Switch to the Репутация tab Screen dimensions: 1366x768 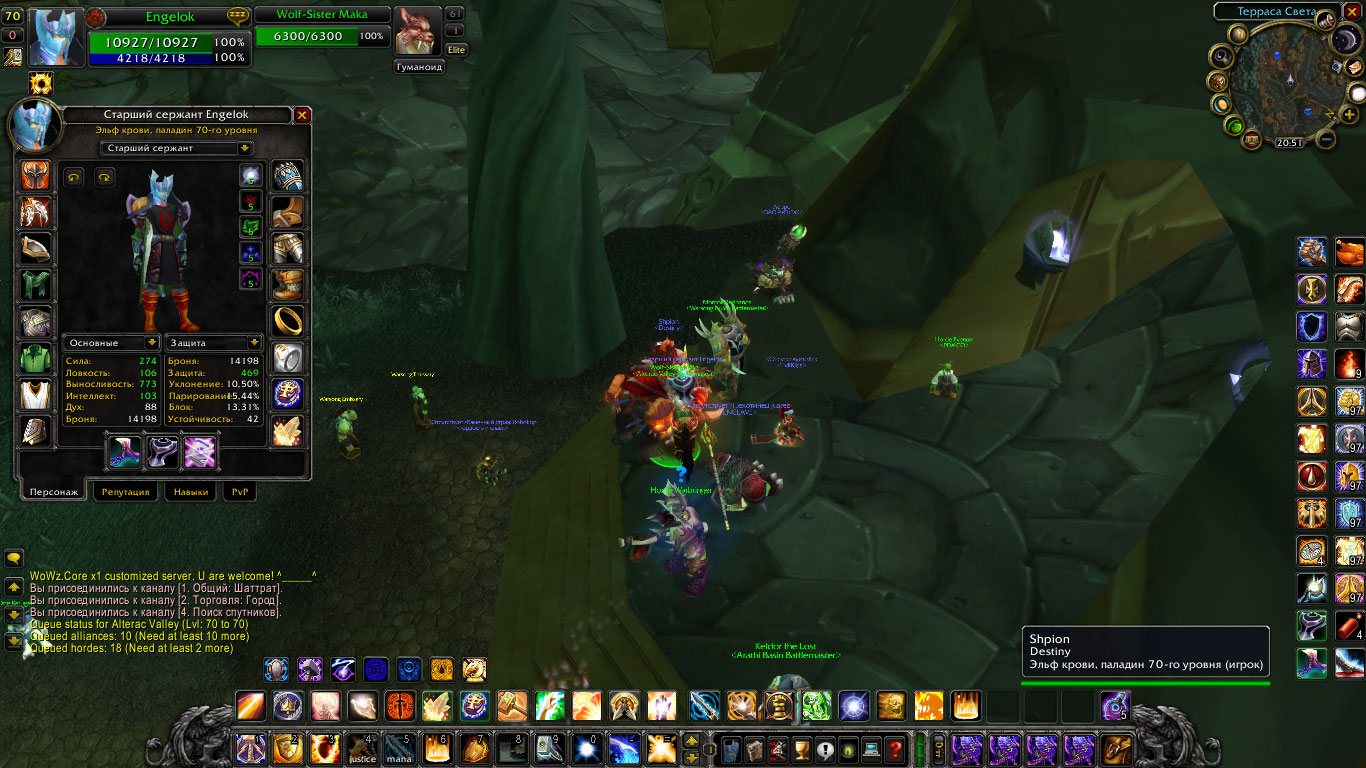[x=126, y=492]
